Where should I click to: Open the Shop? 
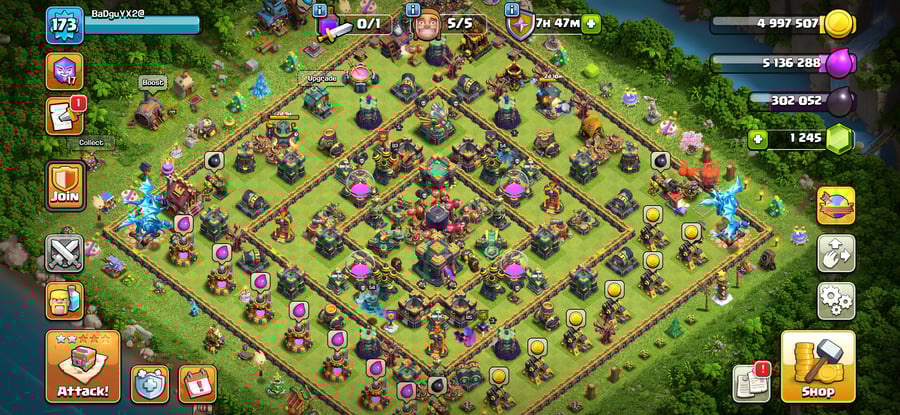pyautogui.click(x=817, y=367)
